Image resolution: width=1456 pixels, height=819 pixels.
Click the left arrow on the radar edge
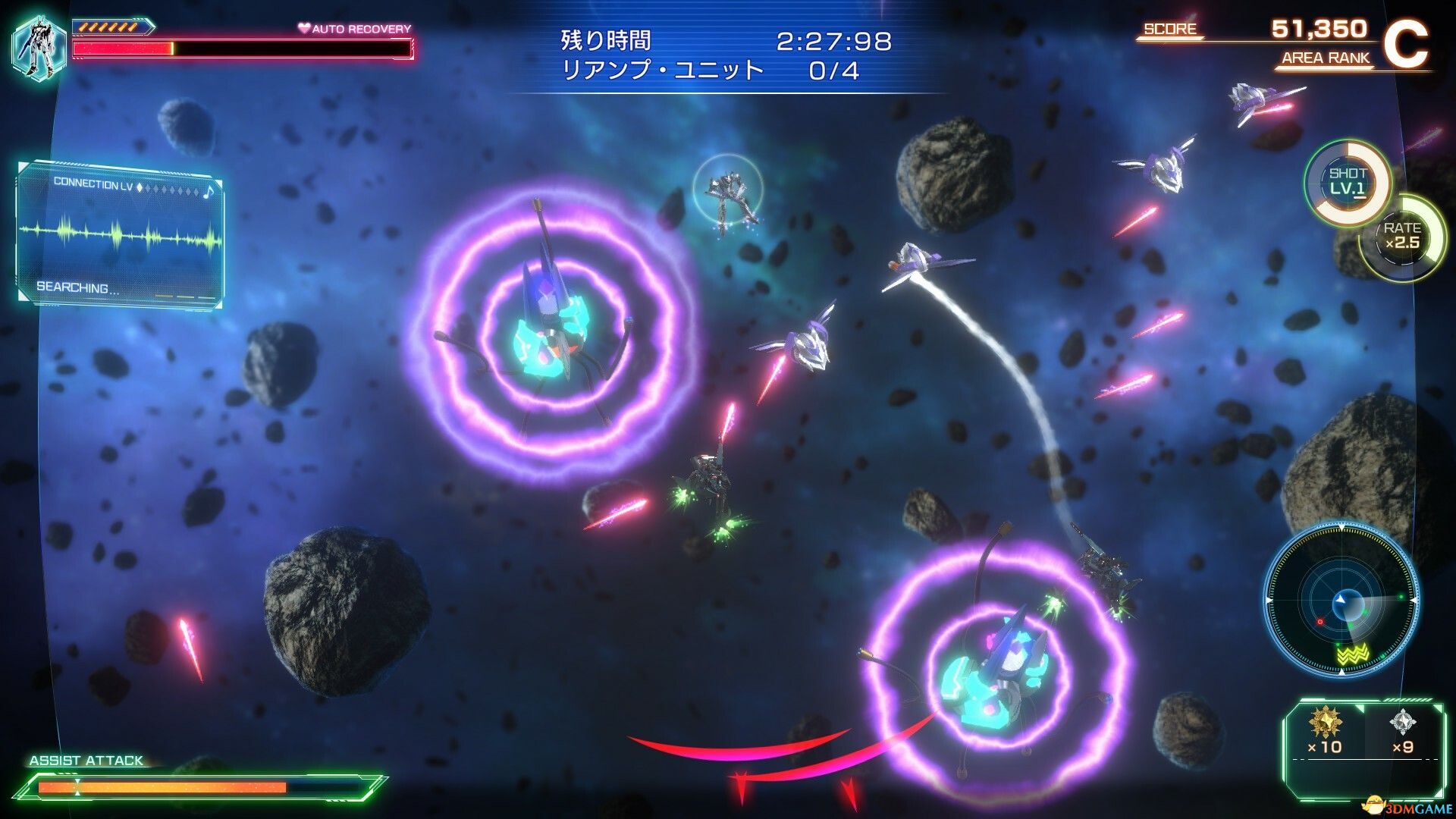(x=1268, y=599)
